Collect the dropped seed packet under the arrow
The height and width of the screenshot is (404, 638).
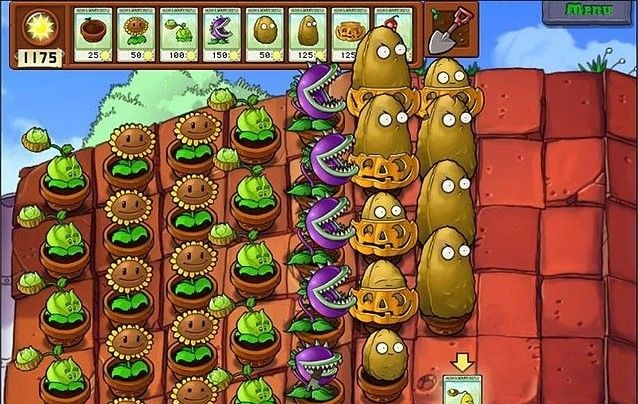[x=462, y=389]
